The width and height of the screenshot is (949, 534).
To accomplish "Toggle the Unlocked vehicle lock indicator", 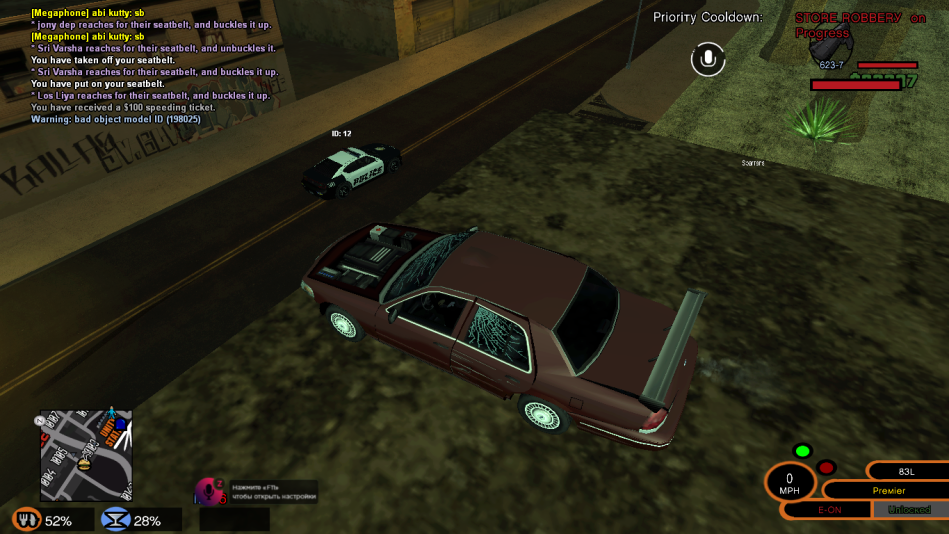I will (910, 510).
